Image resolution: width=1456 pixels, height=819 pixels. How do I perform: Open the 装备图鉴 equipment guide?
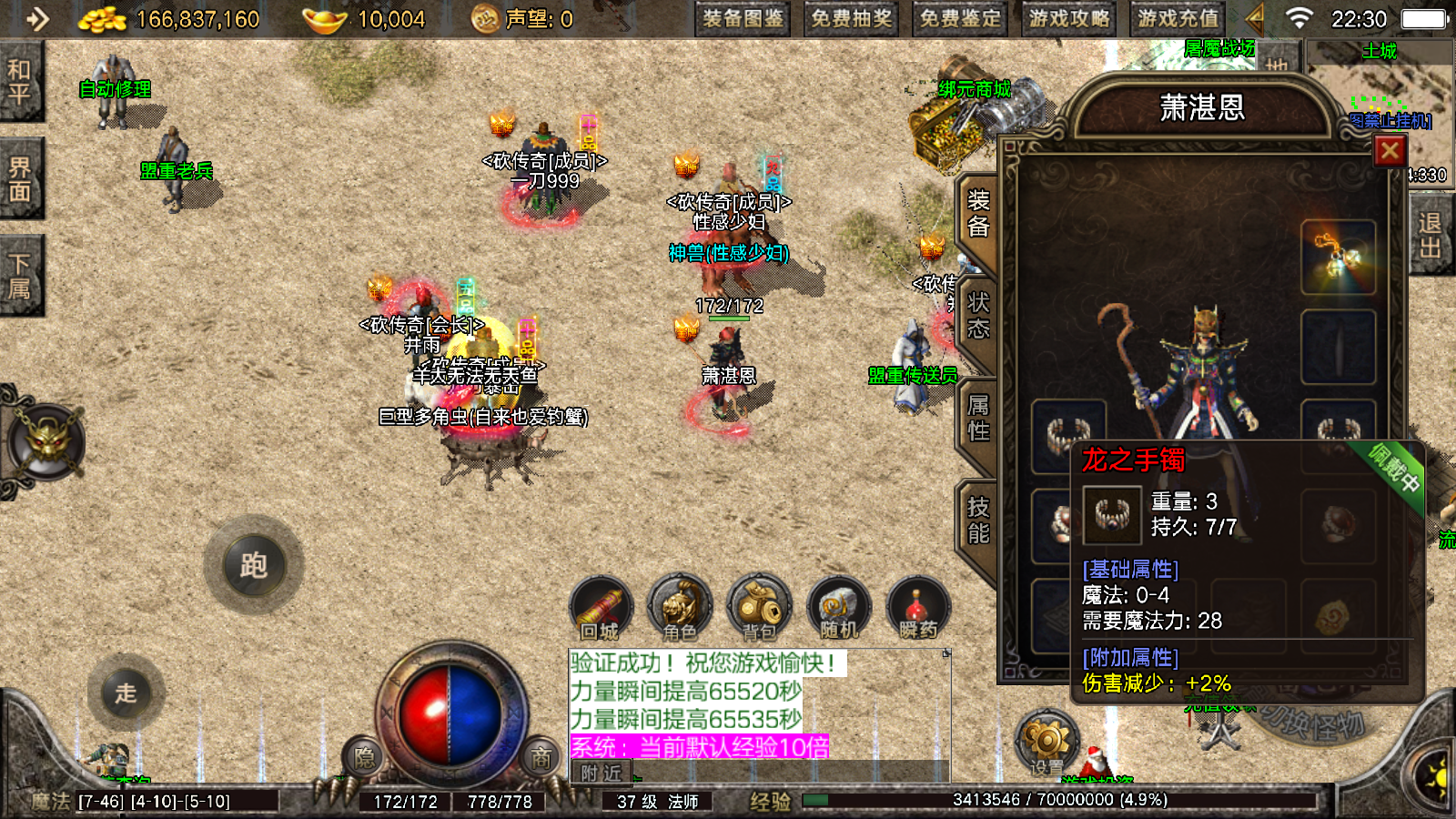pos(743,18)
